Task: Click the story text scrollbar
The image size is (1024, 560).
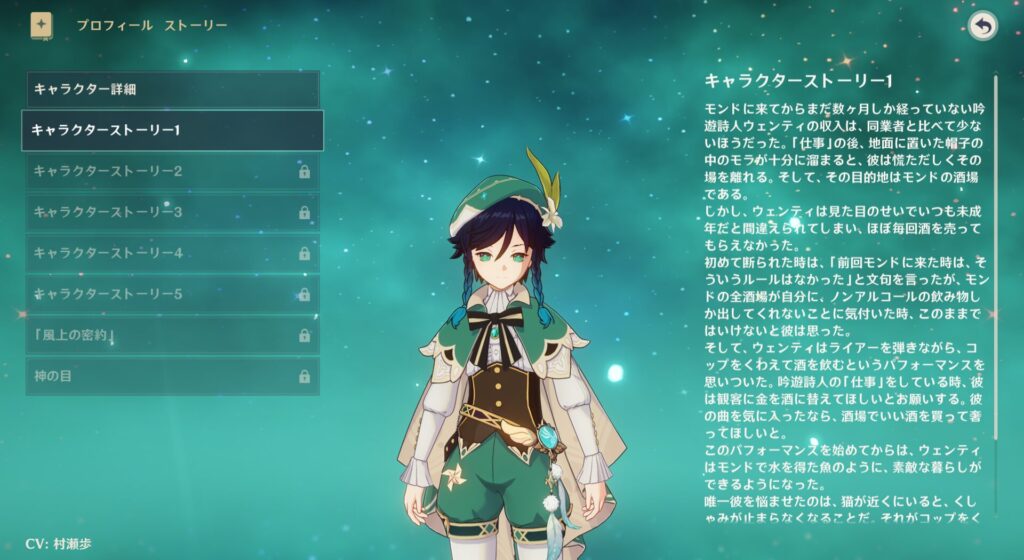Action: pyautogui.click(x=995, y=270)
